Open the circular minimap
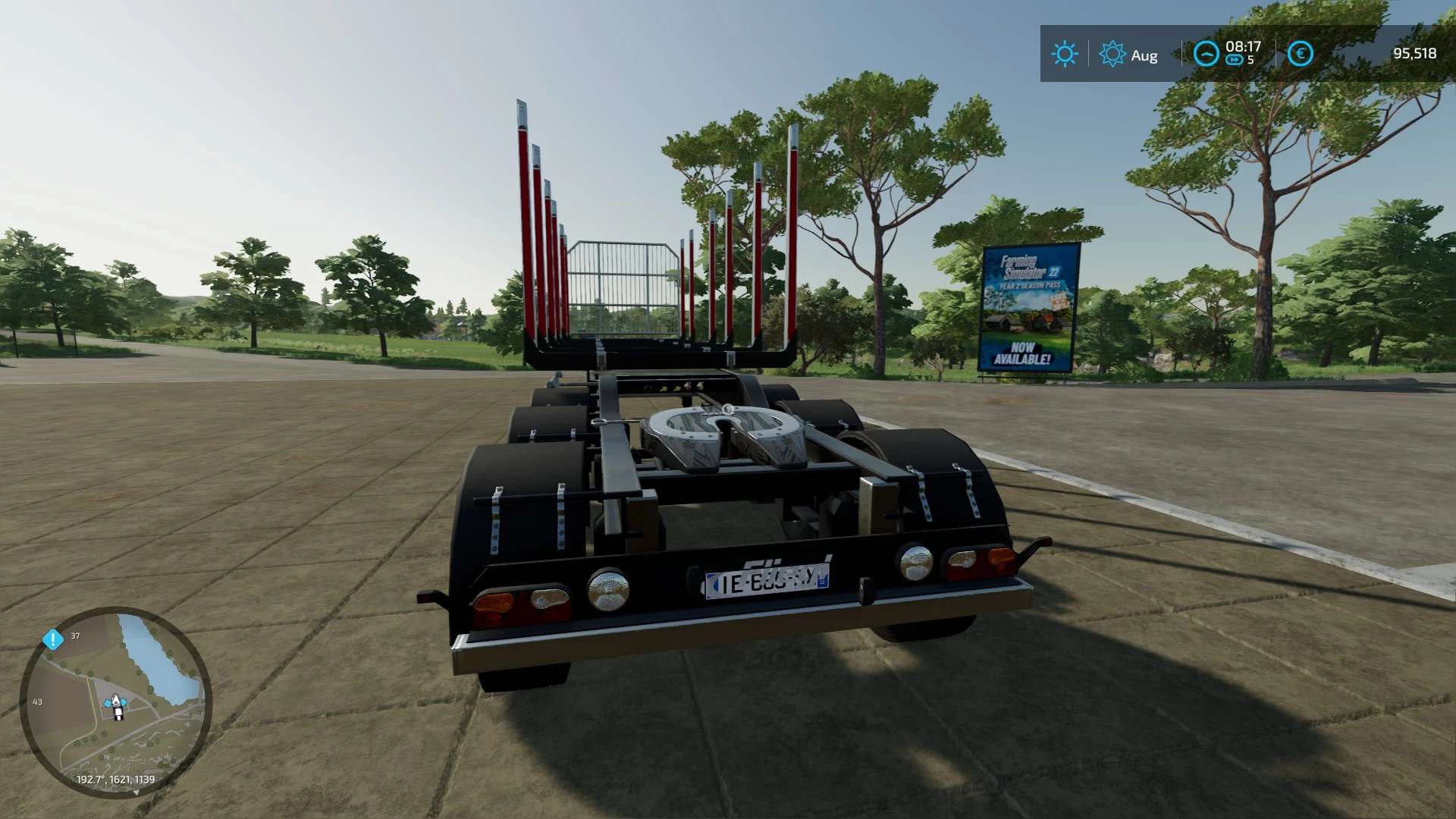Screen dimensions: 1456x819 tap(115, 701)
